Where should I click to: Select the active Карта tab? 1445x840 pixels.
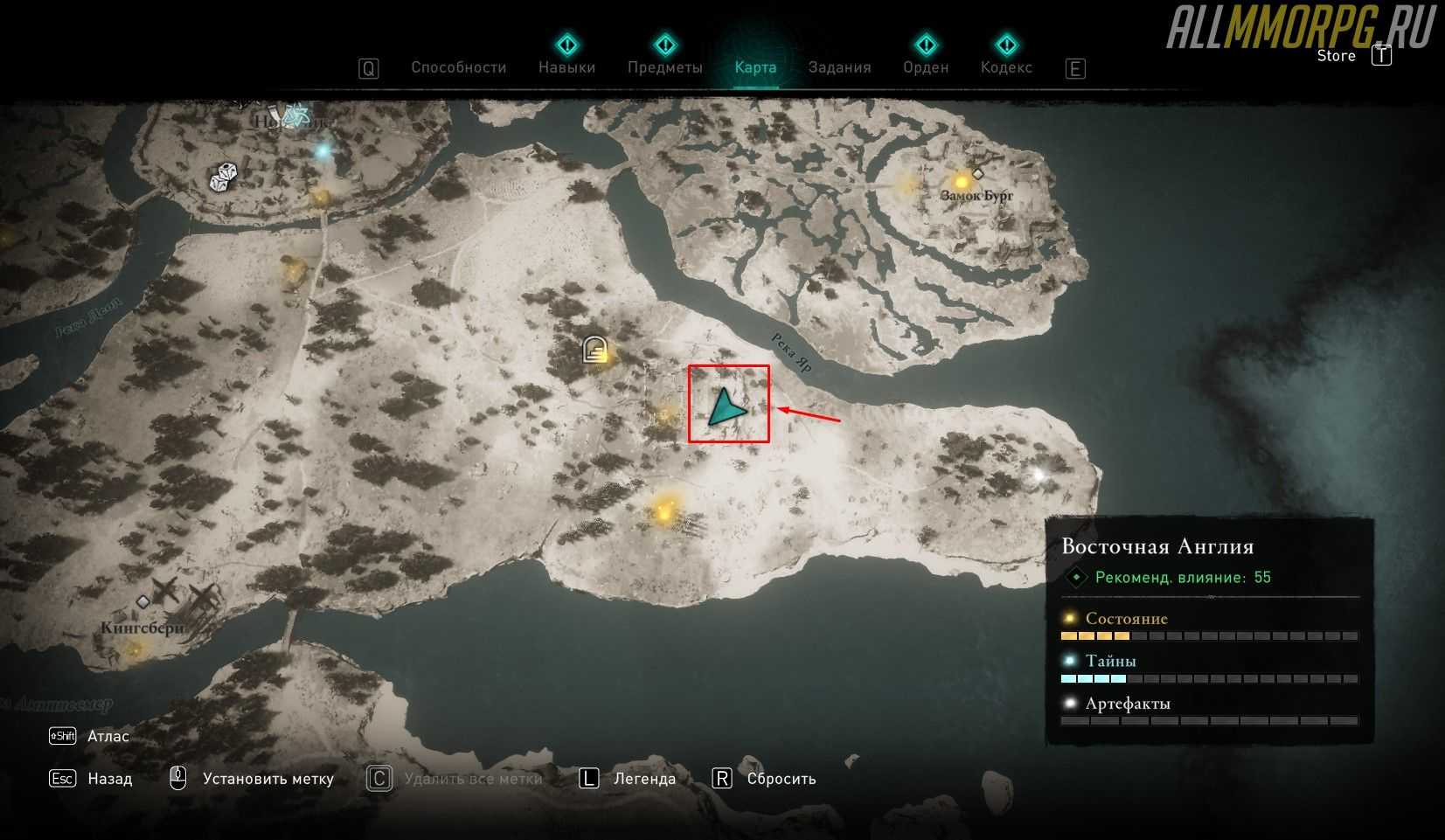755,67
